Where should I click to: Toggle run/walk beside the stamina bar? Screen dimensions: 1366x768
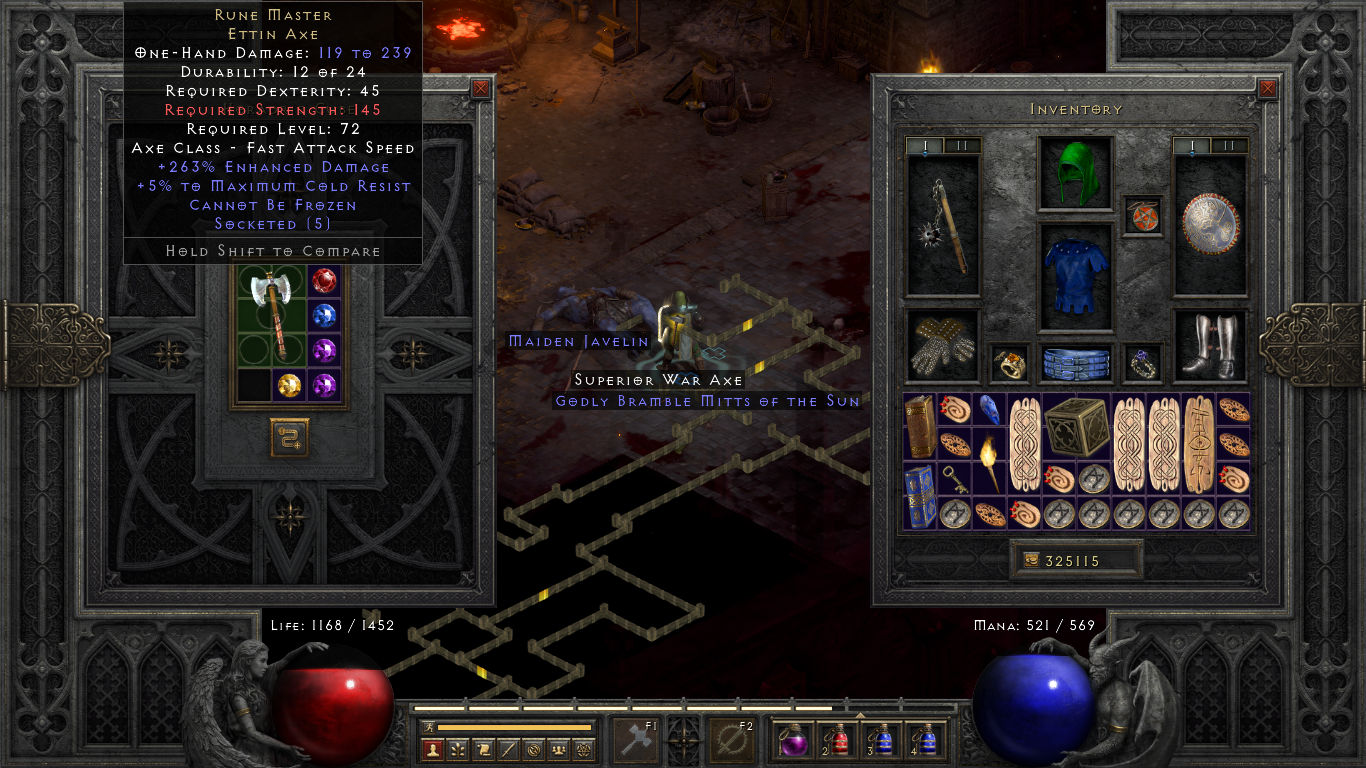coord(428,727)
